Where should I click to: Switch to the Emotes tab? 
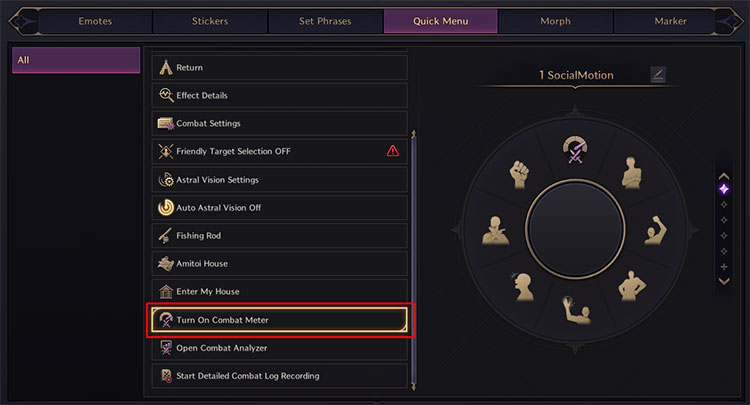(96, 20)
